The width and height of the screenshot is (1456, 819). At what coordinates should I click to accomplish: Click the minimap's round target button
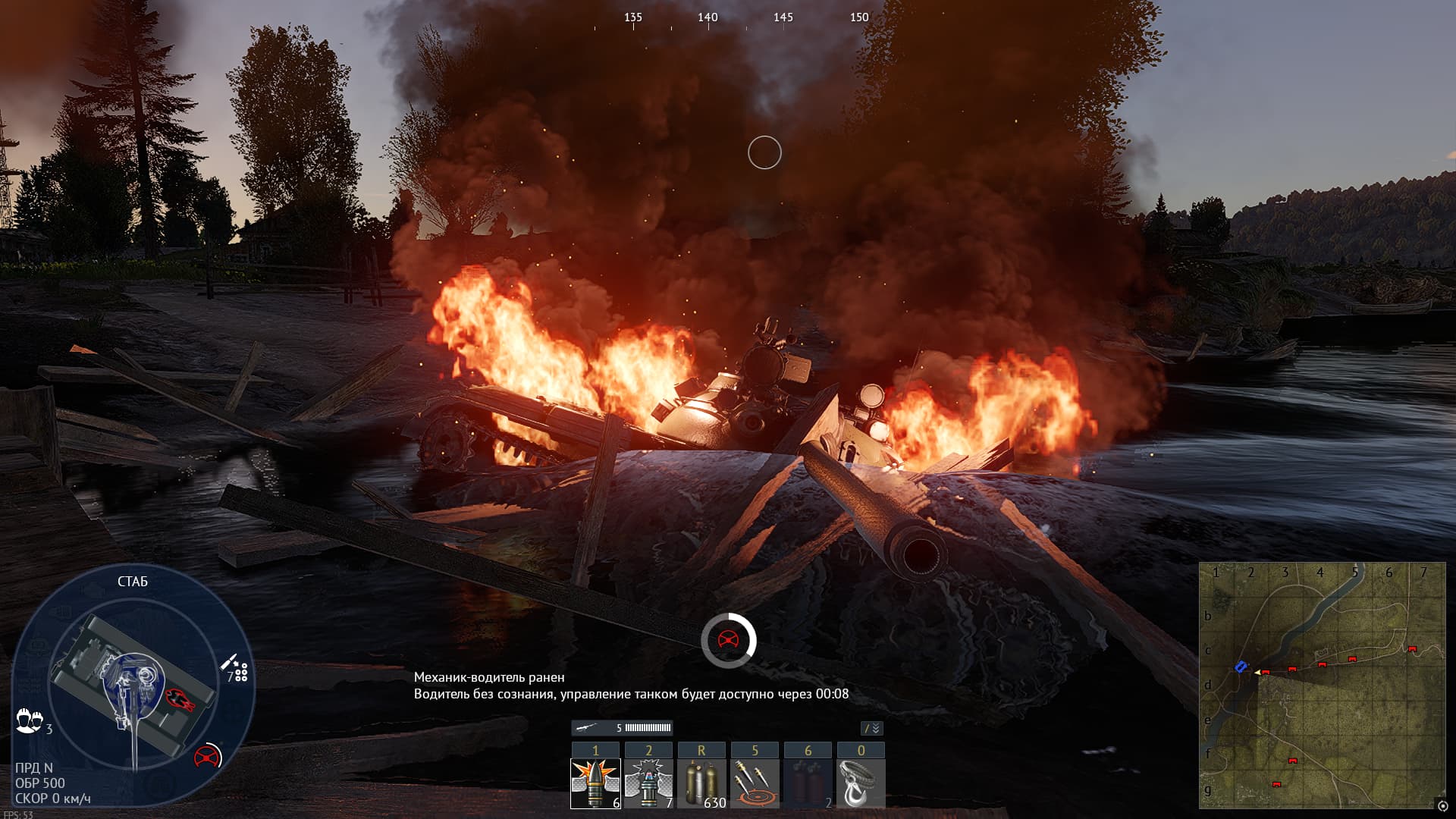click(1442, 806)
